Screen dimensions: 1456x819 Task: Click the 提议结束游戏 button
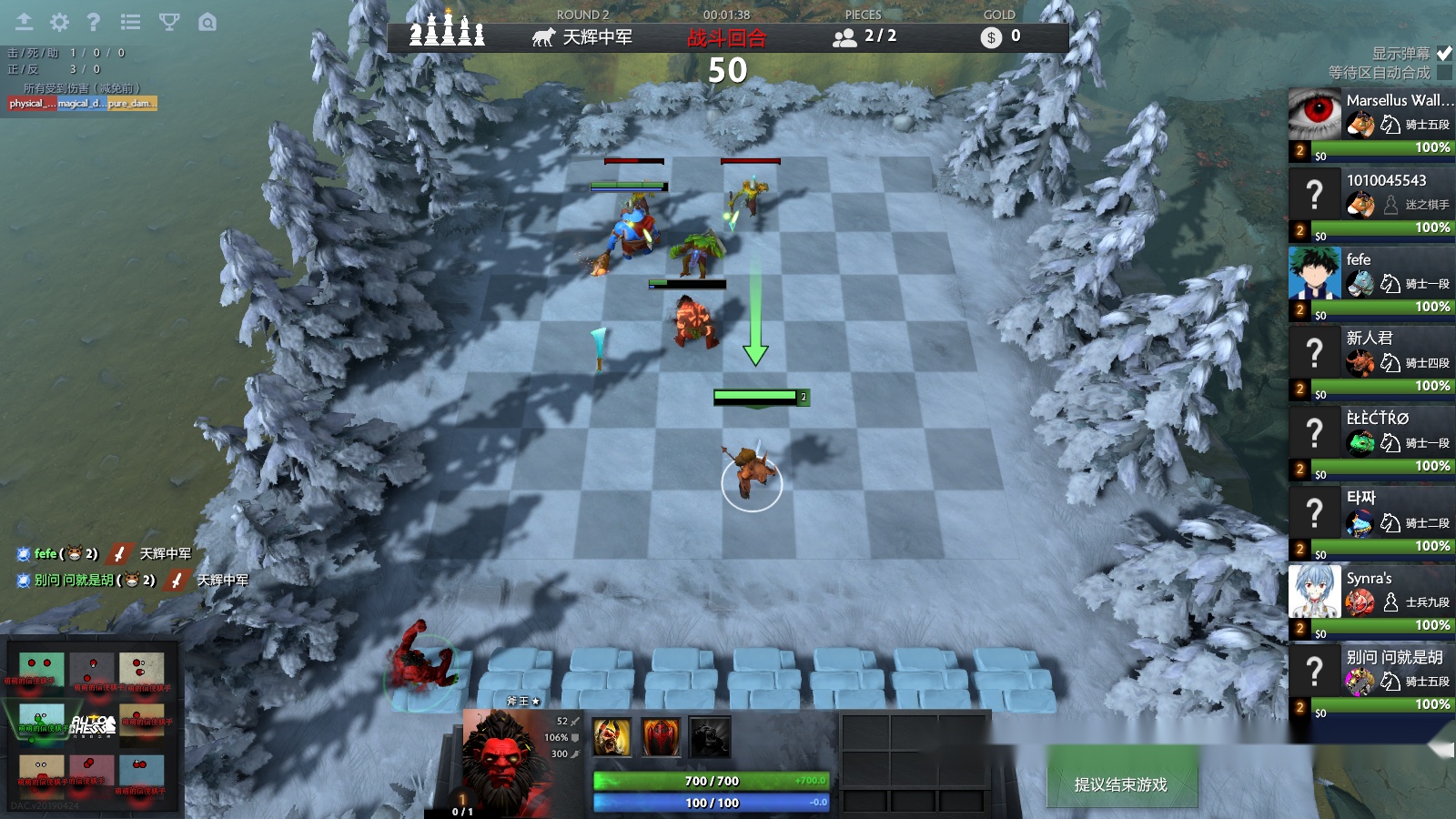1120,784
